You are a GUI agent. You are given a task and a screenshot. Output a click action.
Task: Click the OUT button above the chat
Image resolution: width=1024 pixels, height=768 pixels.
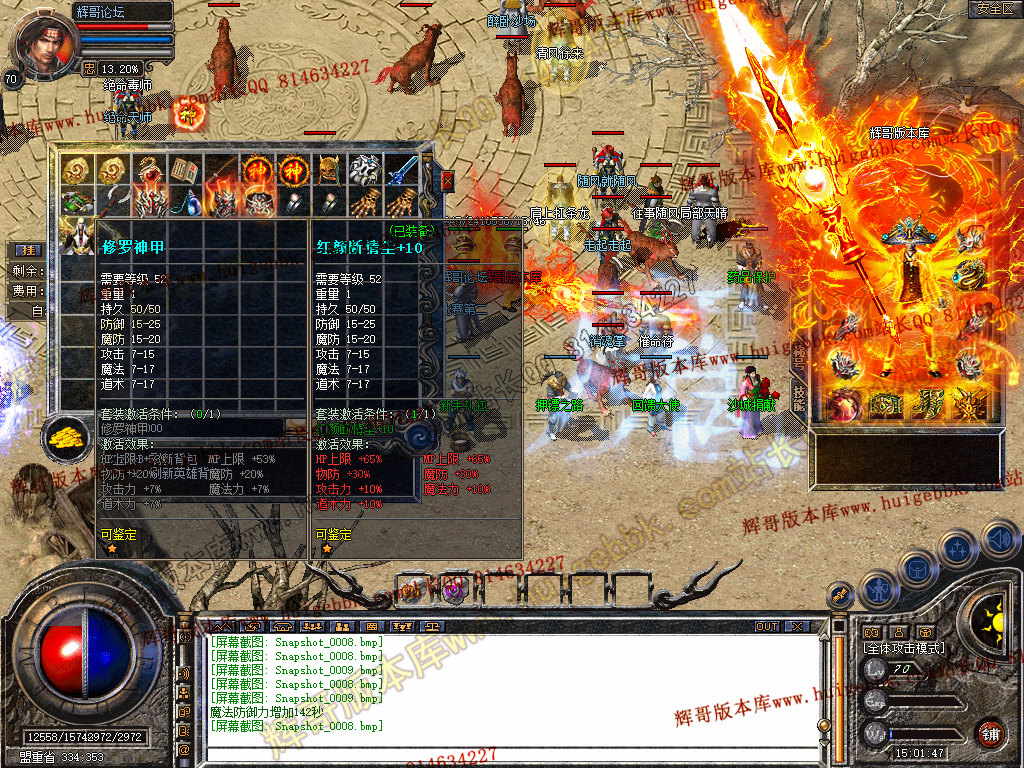point(767,626)
